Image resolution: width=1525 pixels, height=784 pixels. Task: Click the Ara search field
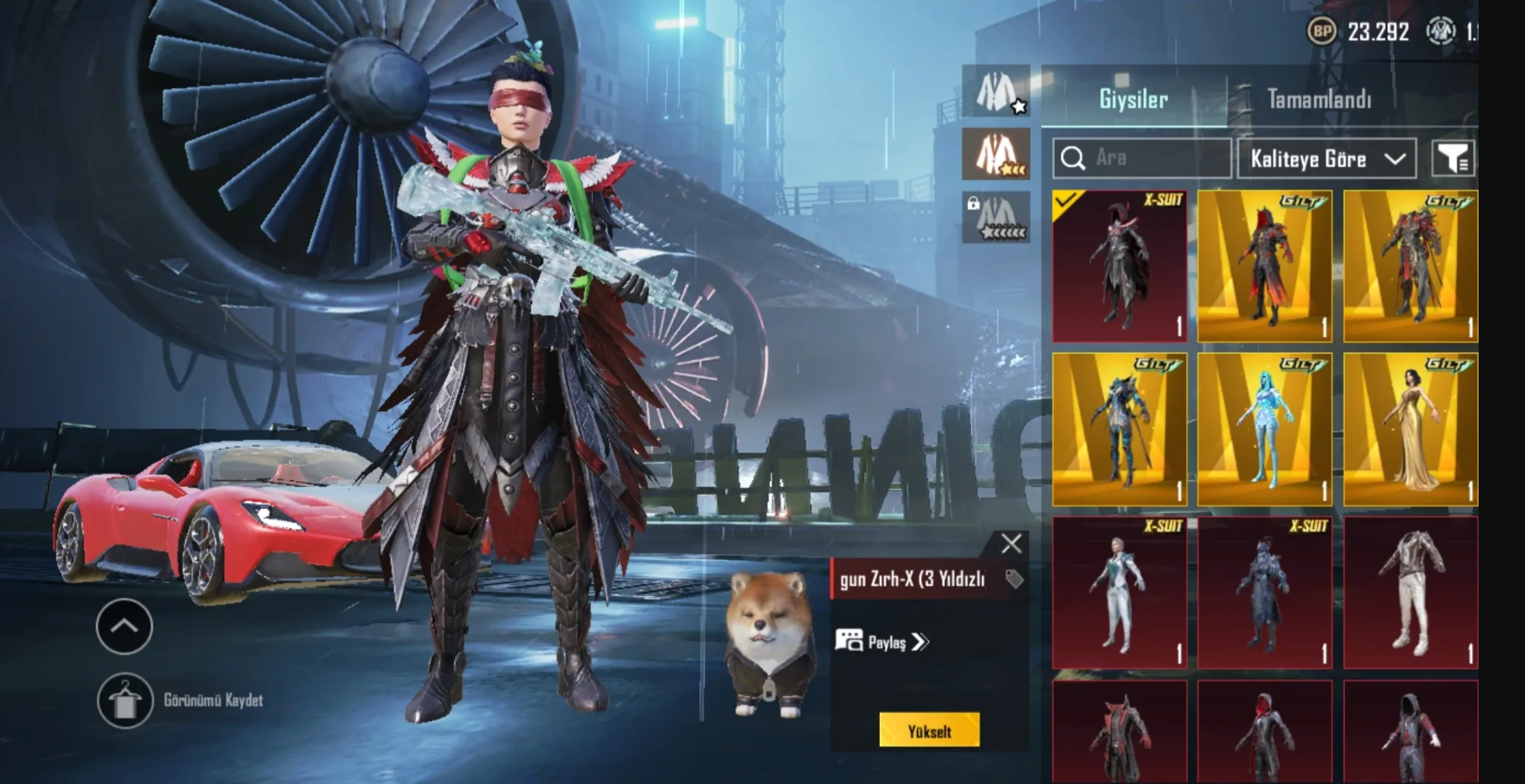click(x=1142, y=158)
